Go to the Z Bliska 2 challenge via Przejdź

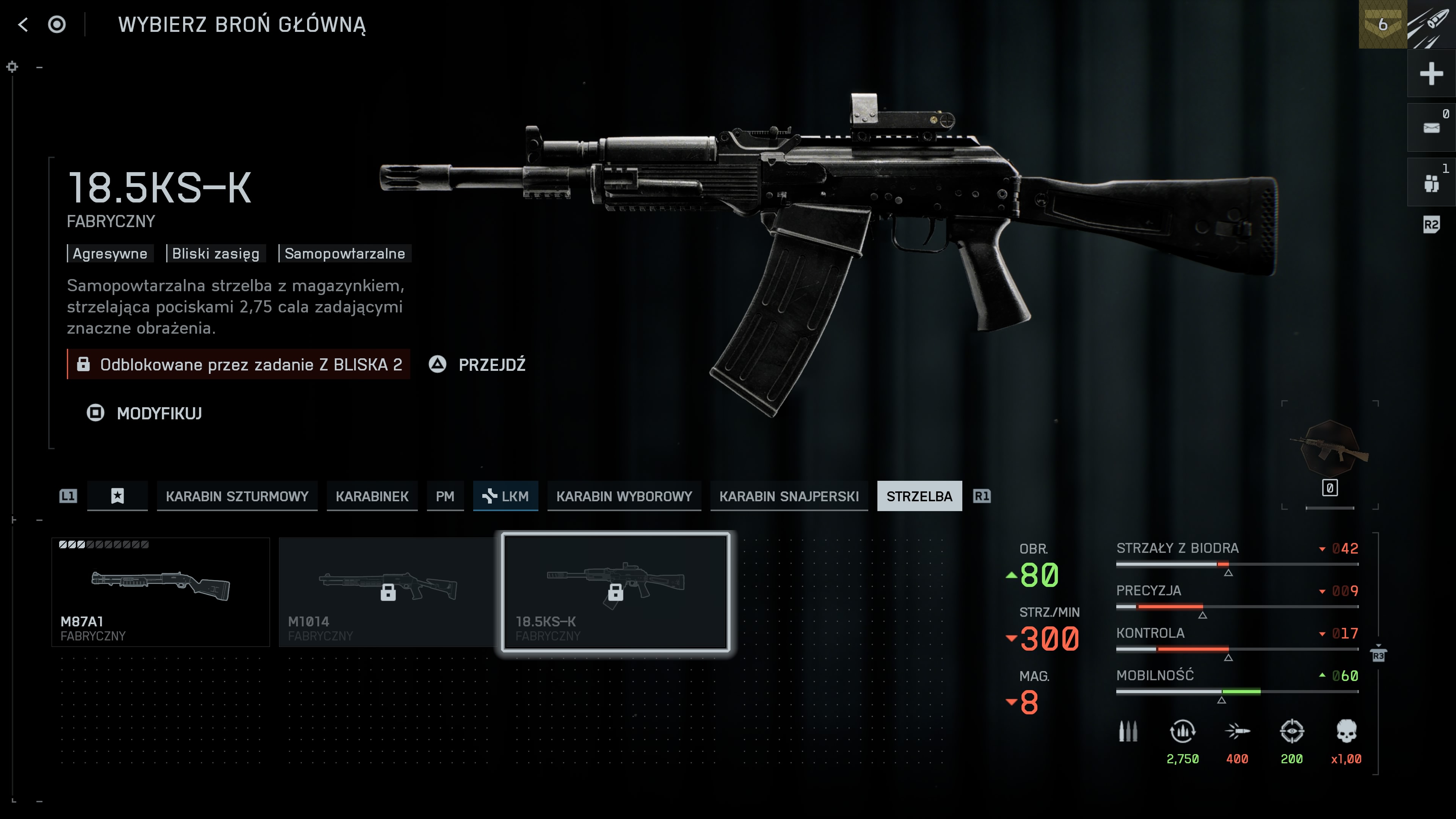tap(491, 364)
